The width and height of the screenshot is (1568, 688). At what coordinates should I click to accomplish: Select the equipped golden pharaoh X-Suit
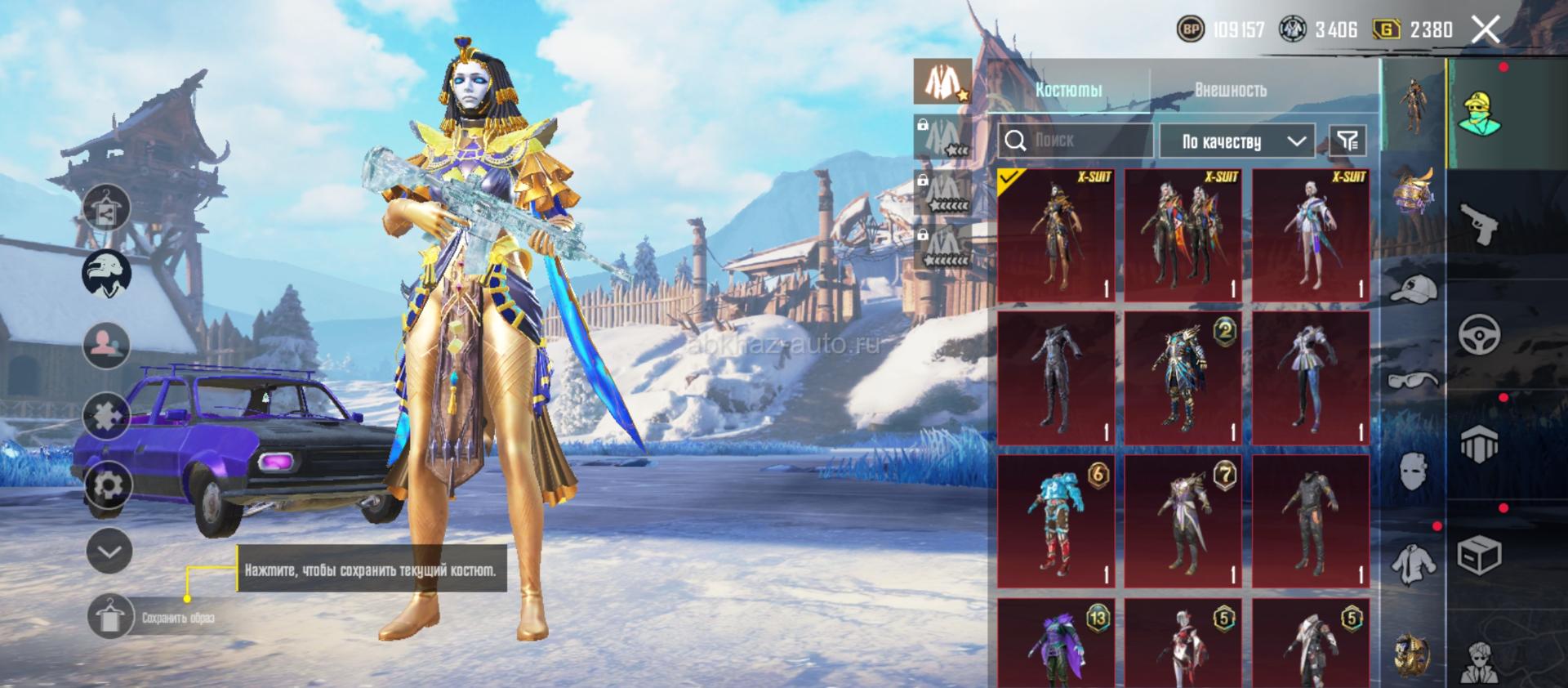click(1056, 235)
